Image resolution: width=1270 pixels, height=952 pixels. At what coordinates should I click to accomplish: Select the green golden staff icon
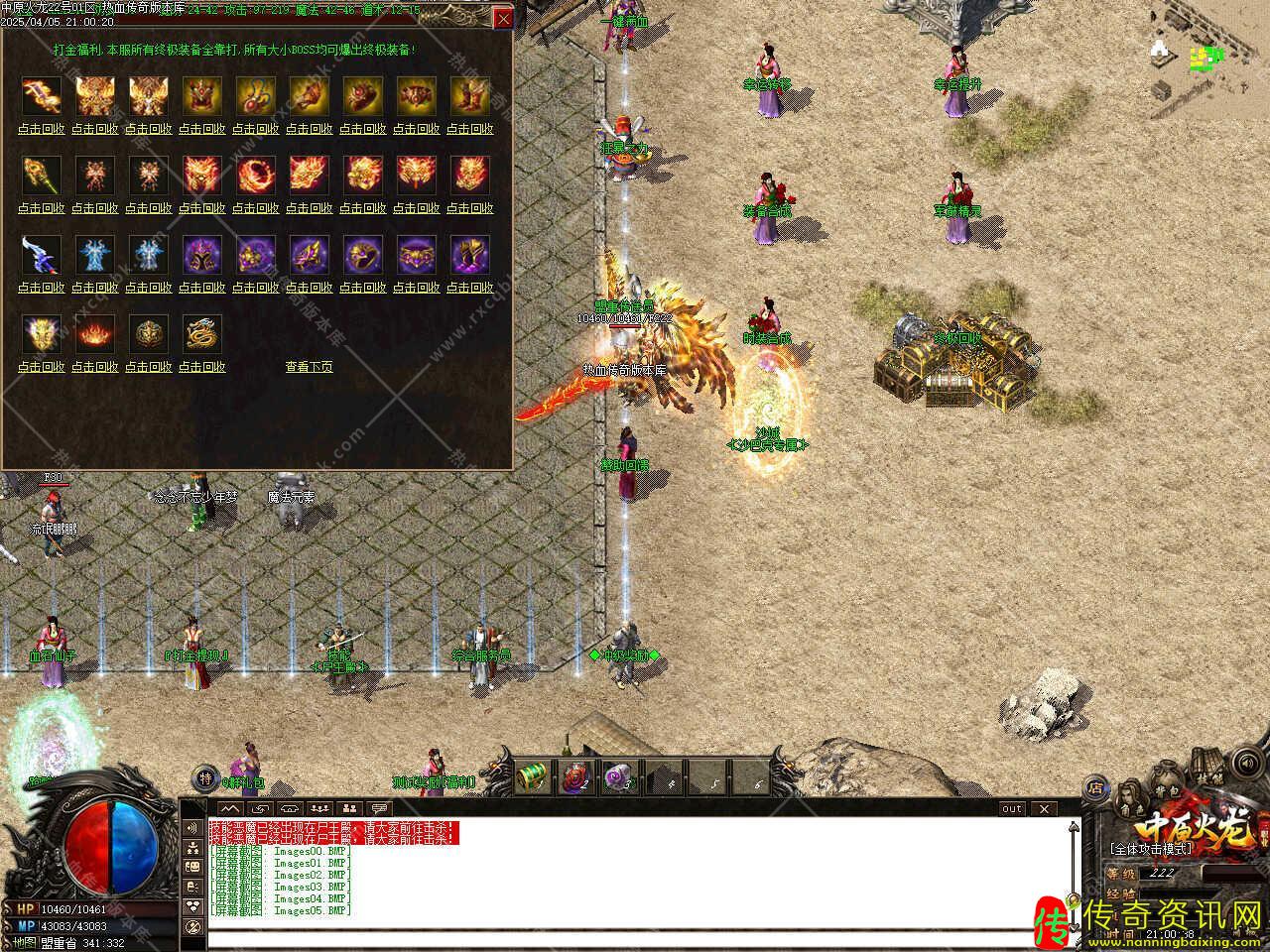tap(41, 176)
